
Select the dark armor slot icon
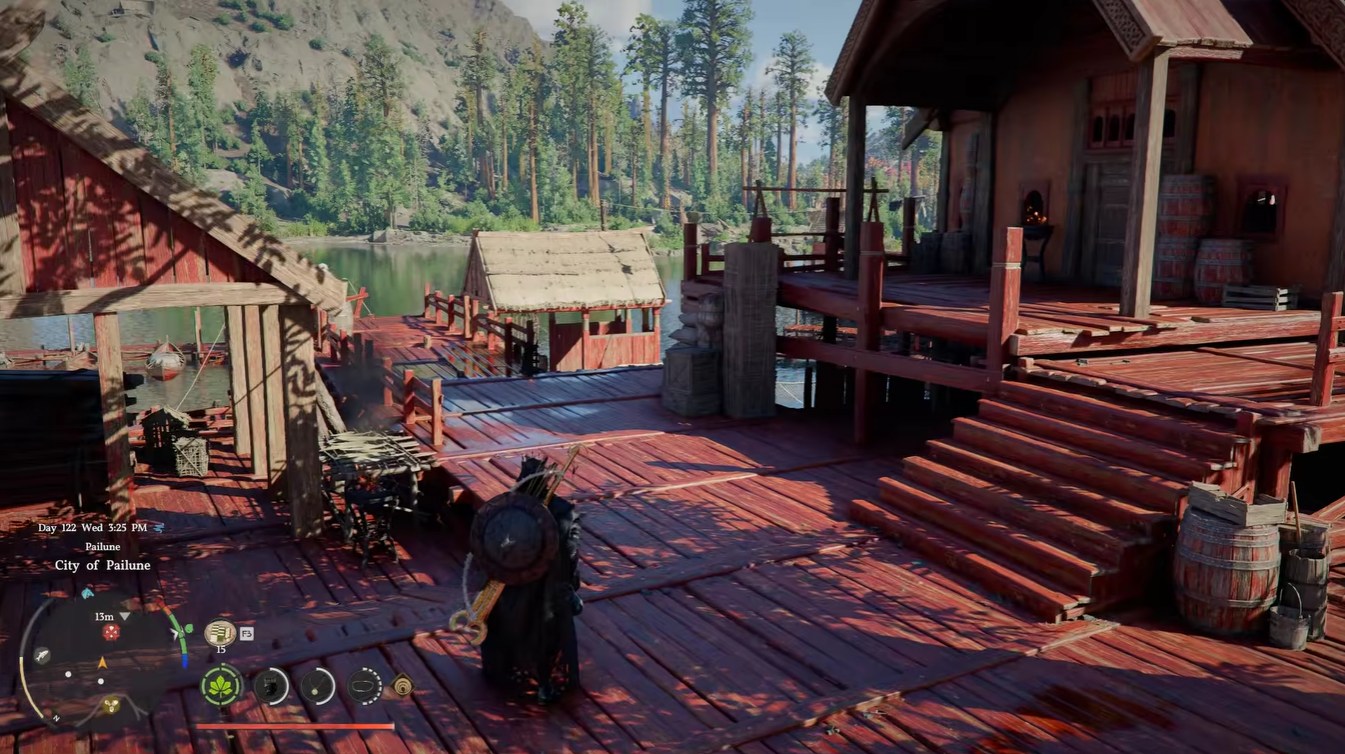270,686
